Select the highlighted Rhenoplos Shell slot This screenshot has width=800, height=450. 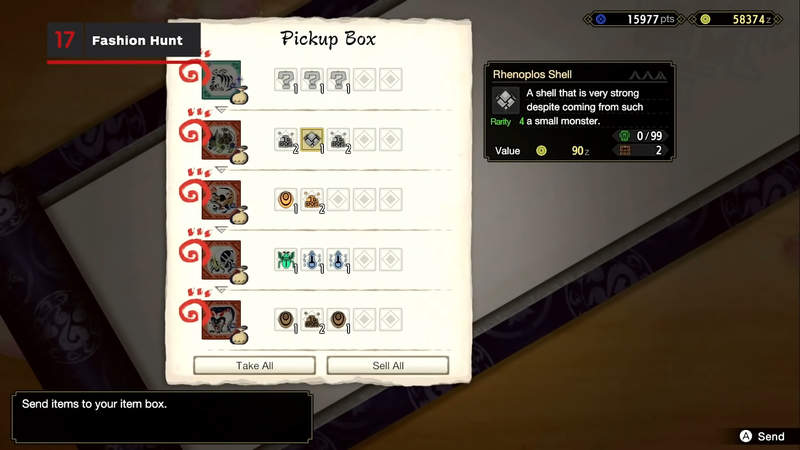312,140
